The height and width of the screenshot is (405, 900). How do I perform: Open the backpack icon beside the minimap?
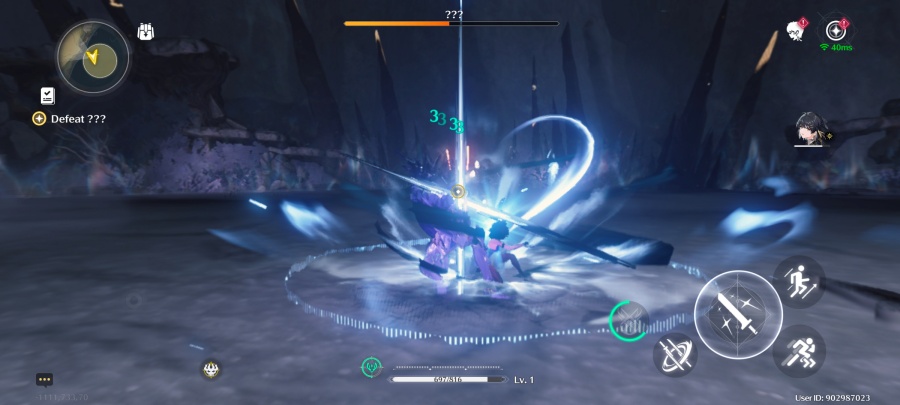[145, 31]
